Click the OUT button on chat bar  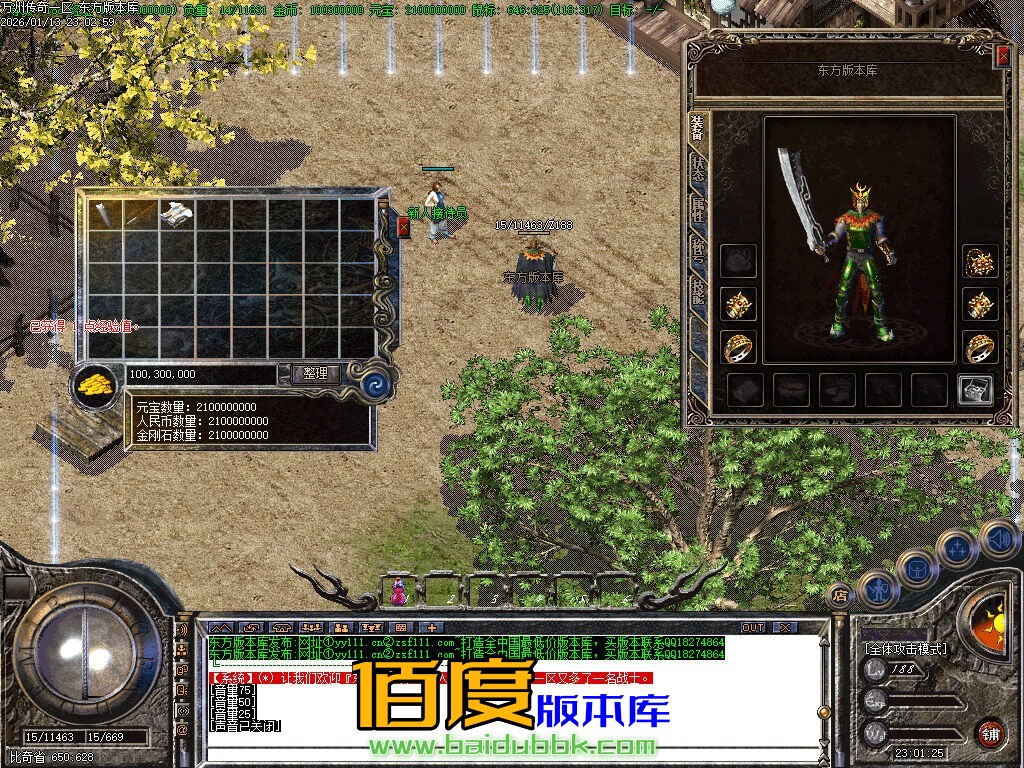point(752,628)
